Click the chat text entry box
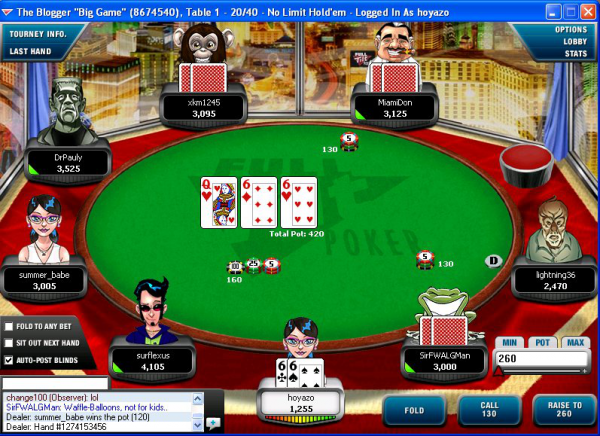The height and width of the screenshot is (436, 600). tap(55, 383)
